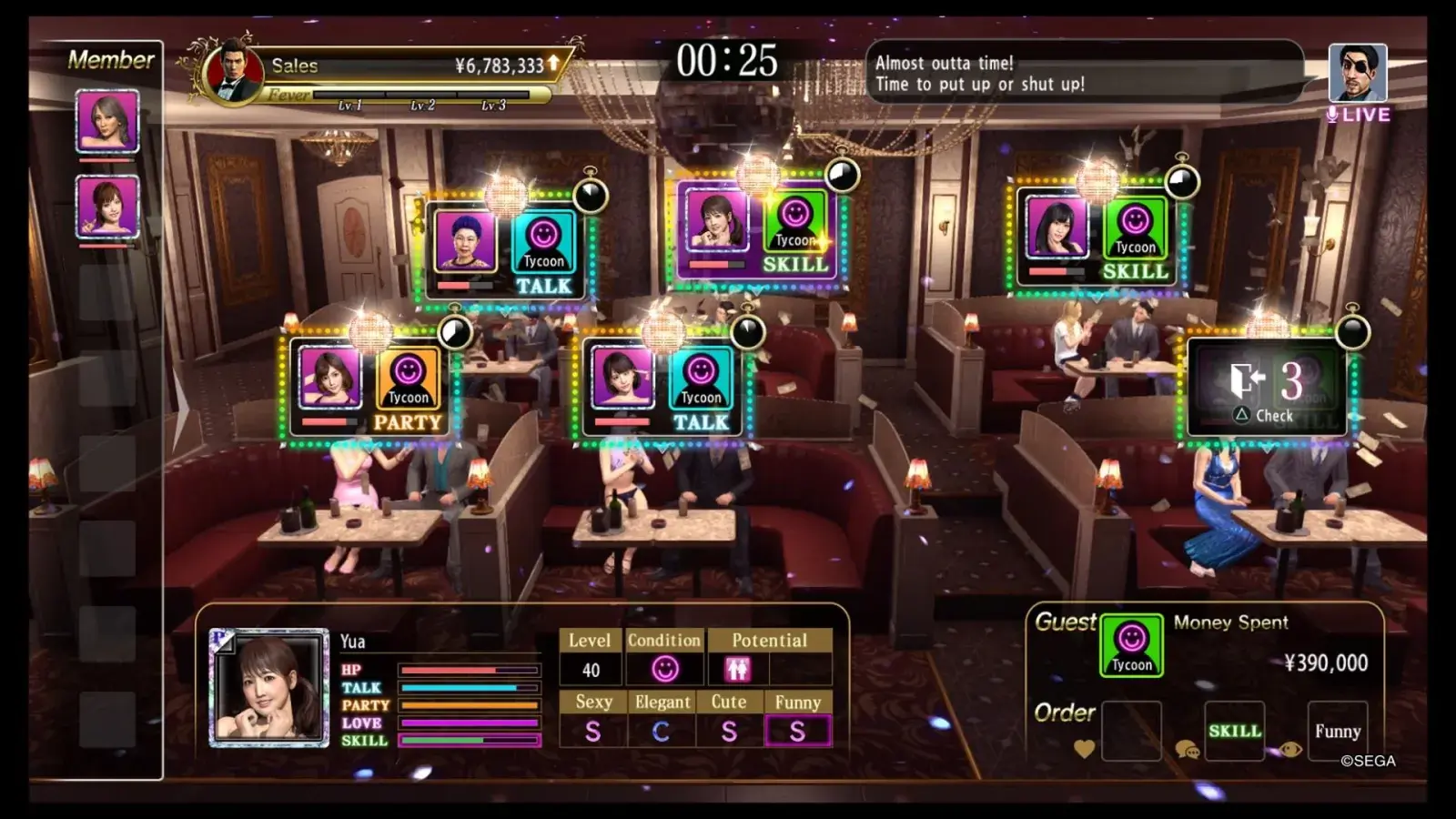Click the Sales manager portrait emblem
This screenshot has width=1456, height=819.
point(233,73)
